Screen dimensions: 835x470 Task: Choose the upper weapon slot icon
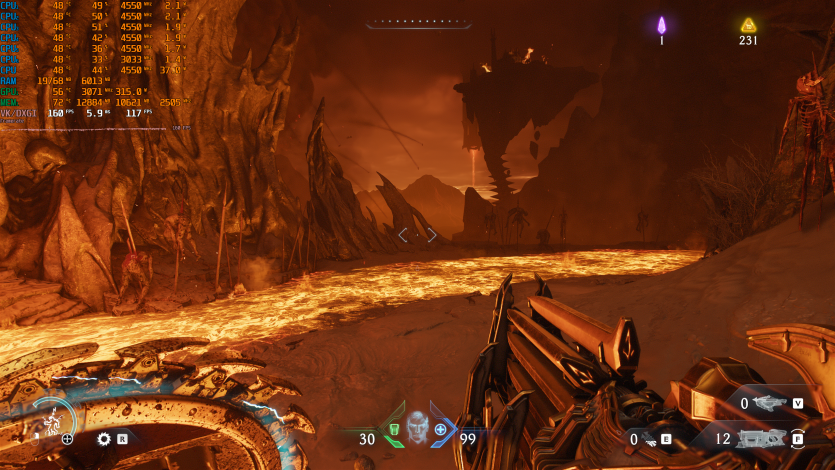[x=772, y=403]
